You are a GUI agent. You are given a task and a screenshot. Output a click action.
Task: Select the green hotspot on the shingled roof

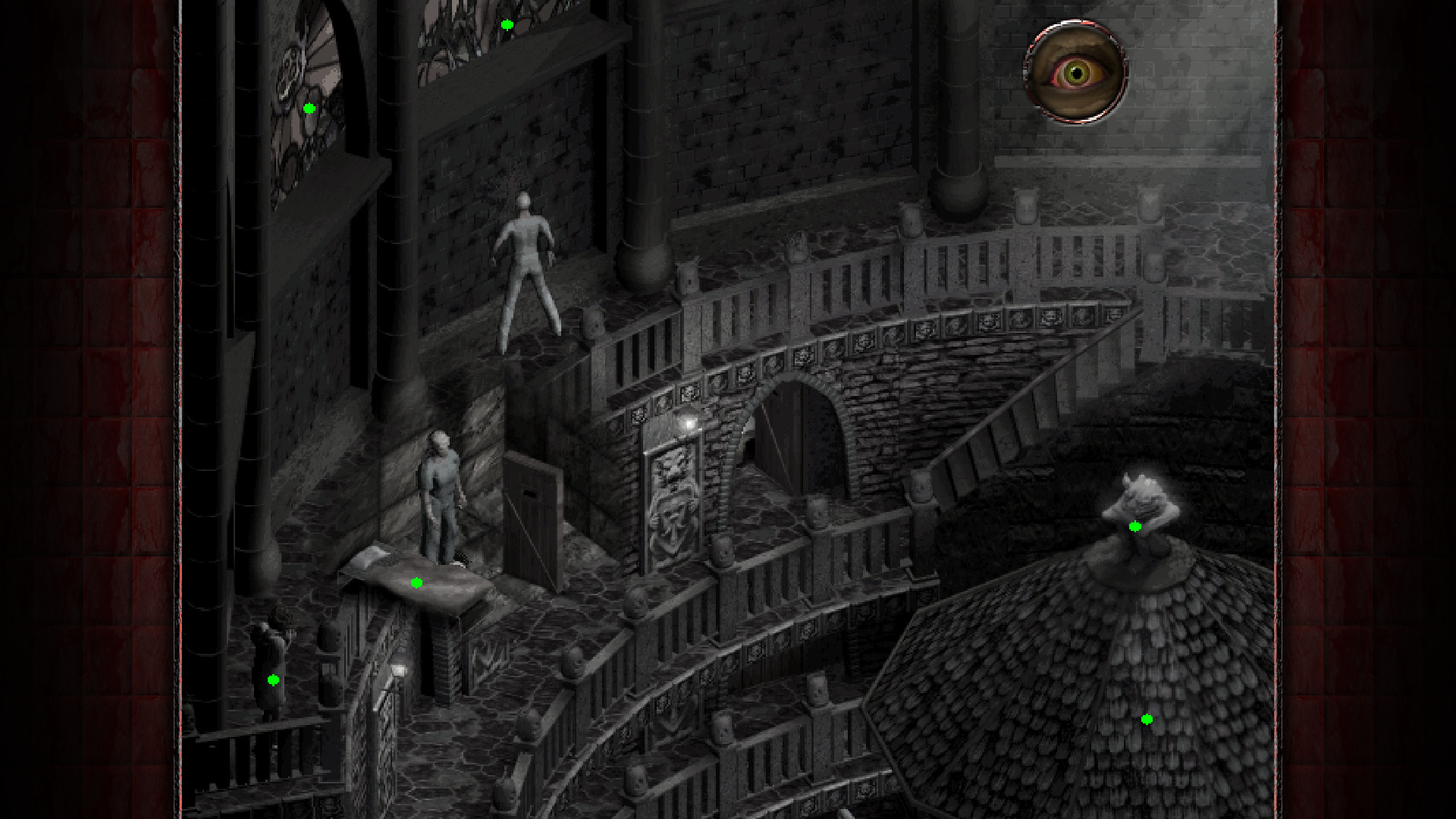pos(1147,719)
